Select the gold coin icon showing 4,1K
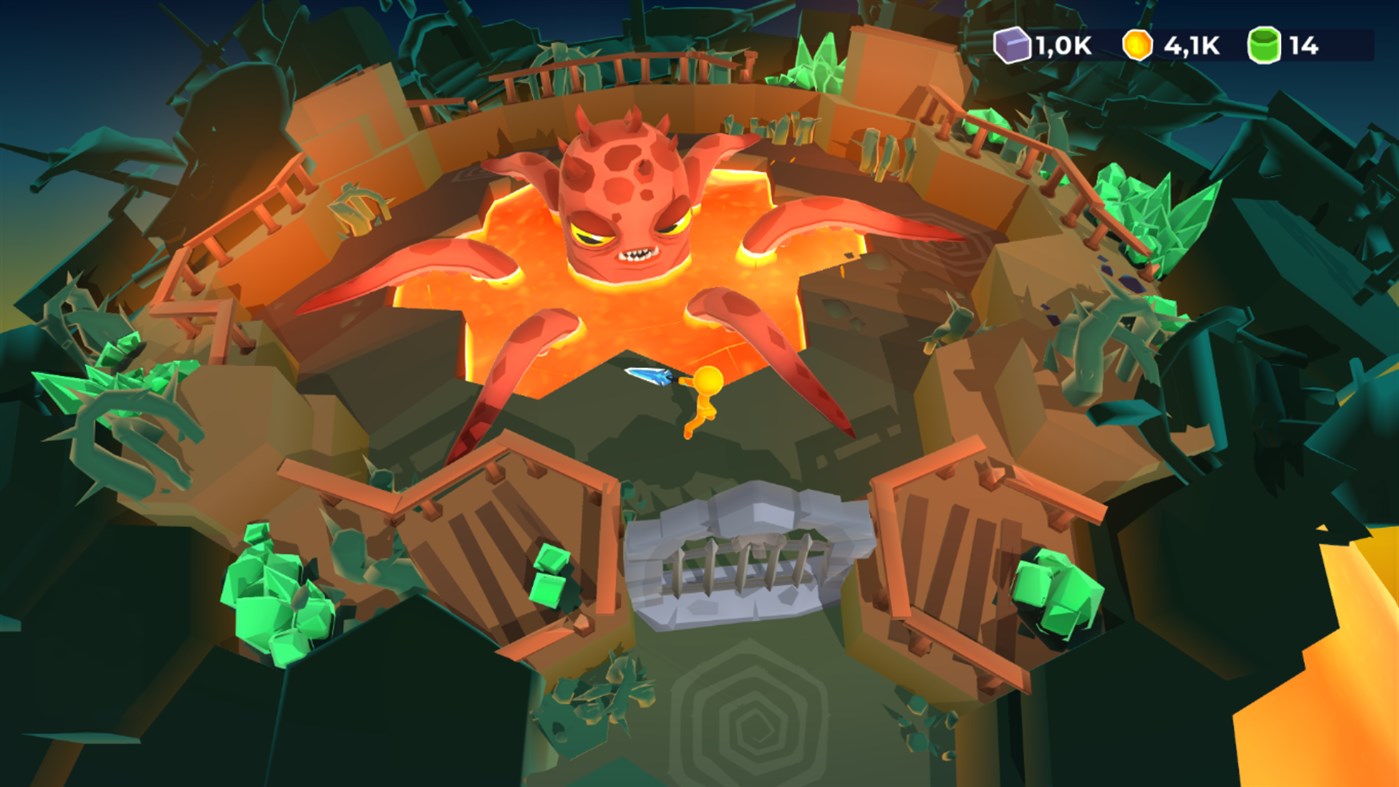The image size is (1399, 787). pos(1138,46)
